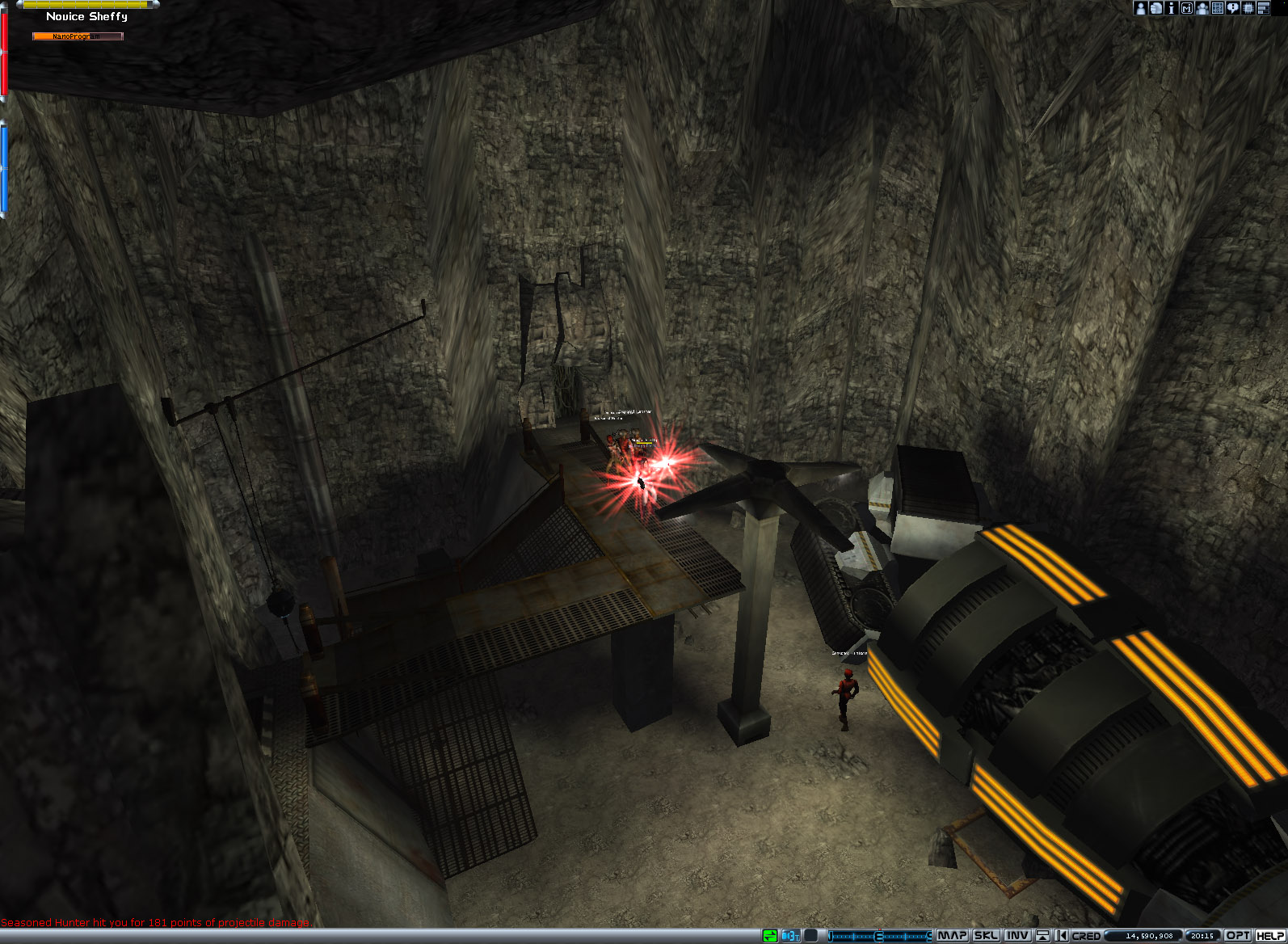Open the MAP panel
This screenshot has width=1288, height=944.
tap(952, 935)
